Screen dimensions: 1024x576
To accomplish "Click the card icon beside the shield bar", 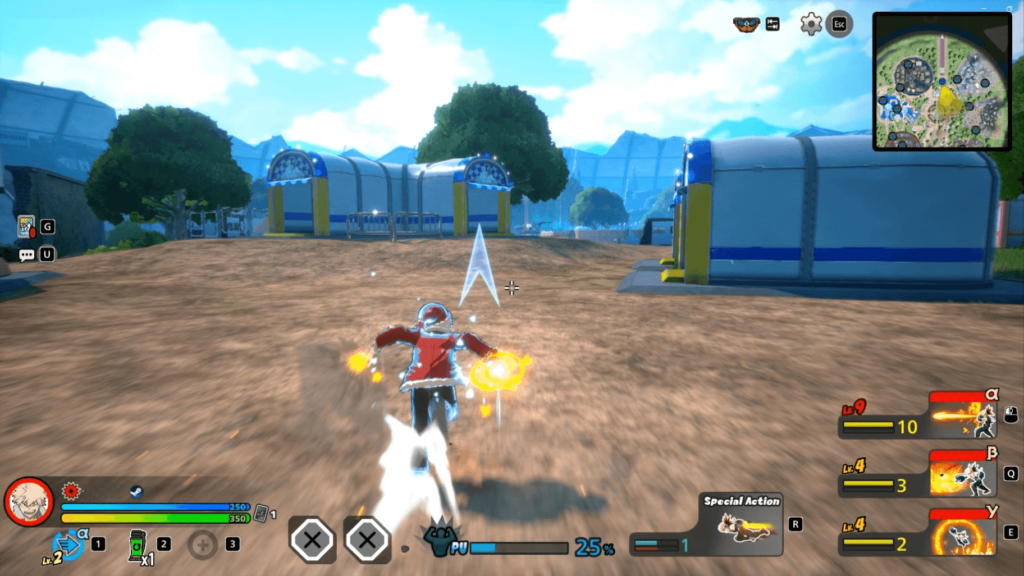I will click(261, 513).
